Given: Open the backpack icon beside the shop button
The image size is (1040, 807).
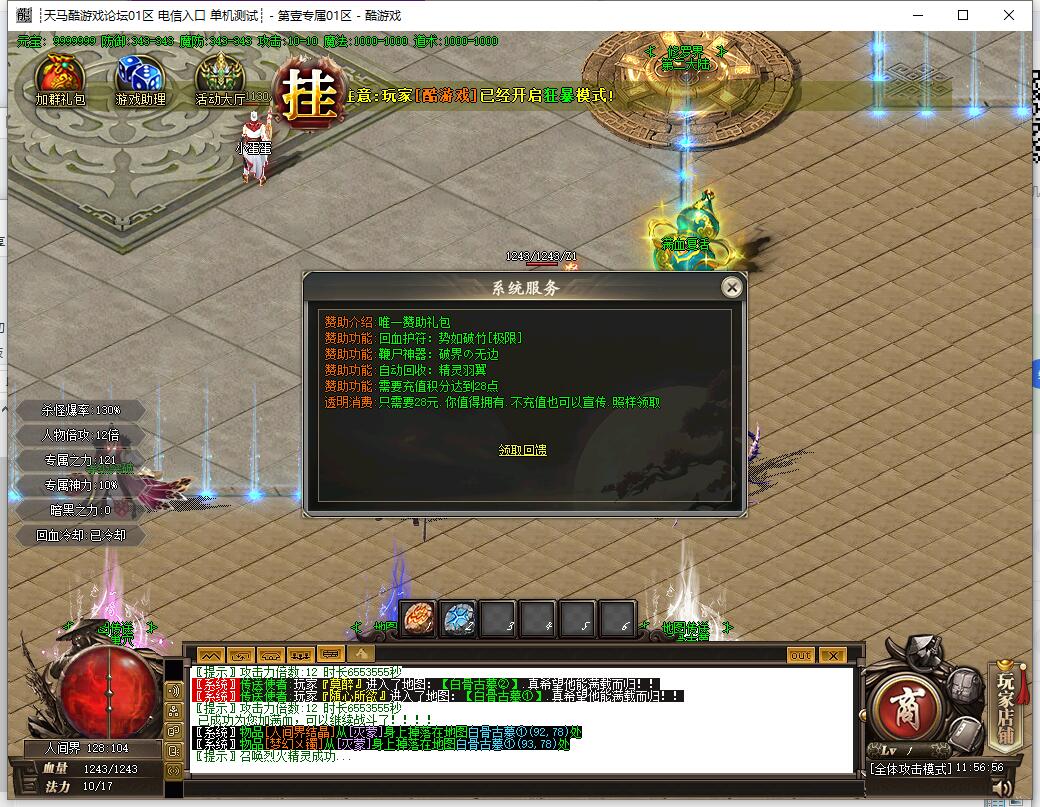Looking at the screenshot, I should point(965,687).
